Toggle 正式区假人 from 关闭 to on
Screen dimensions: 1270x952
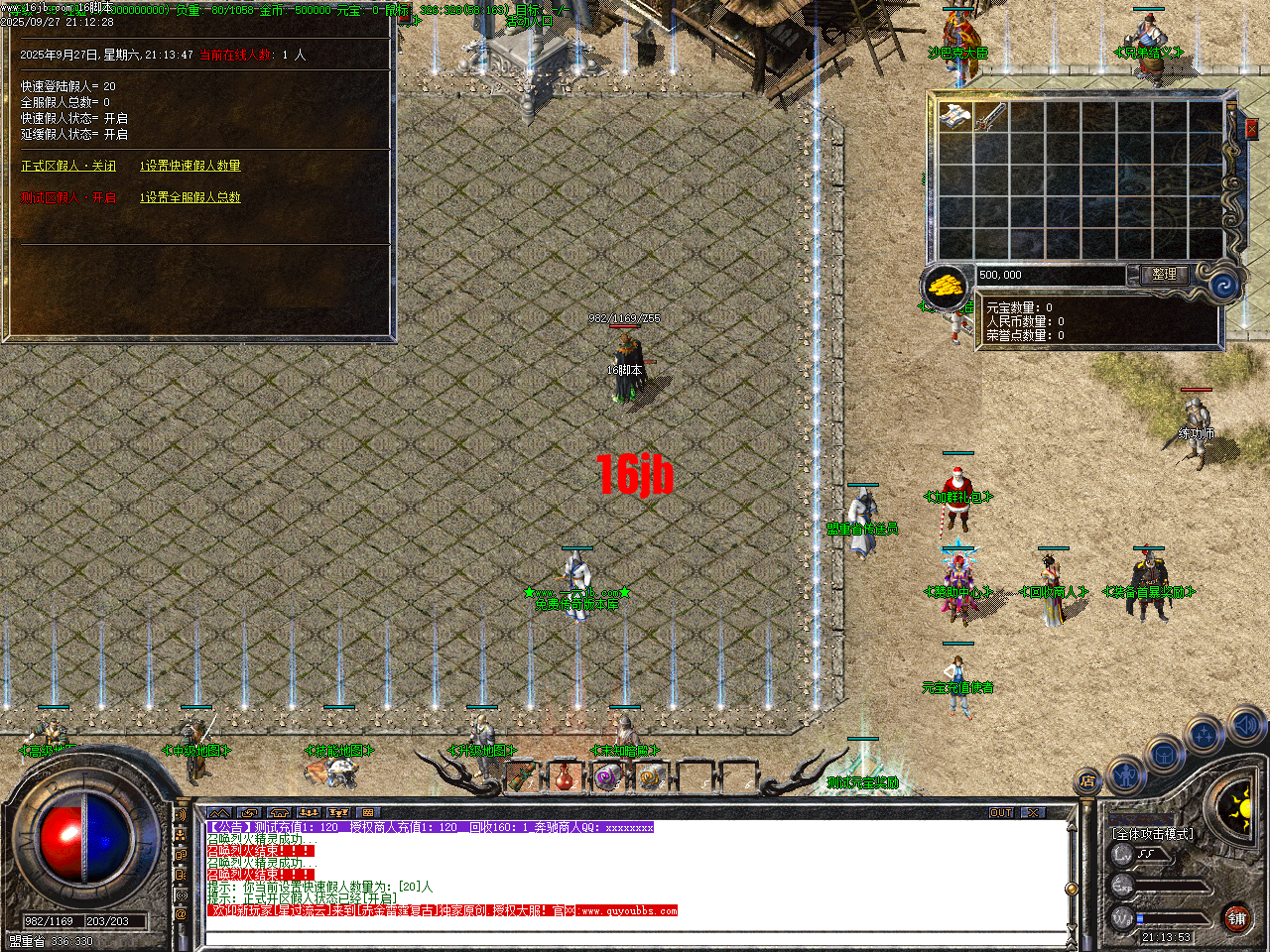[x=67, y=166]
